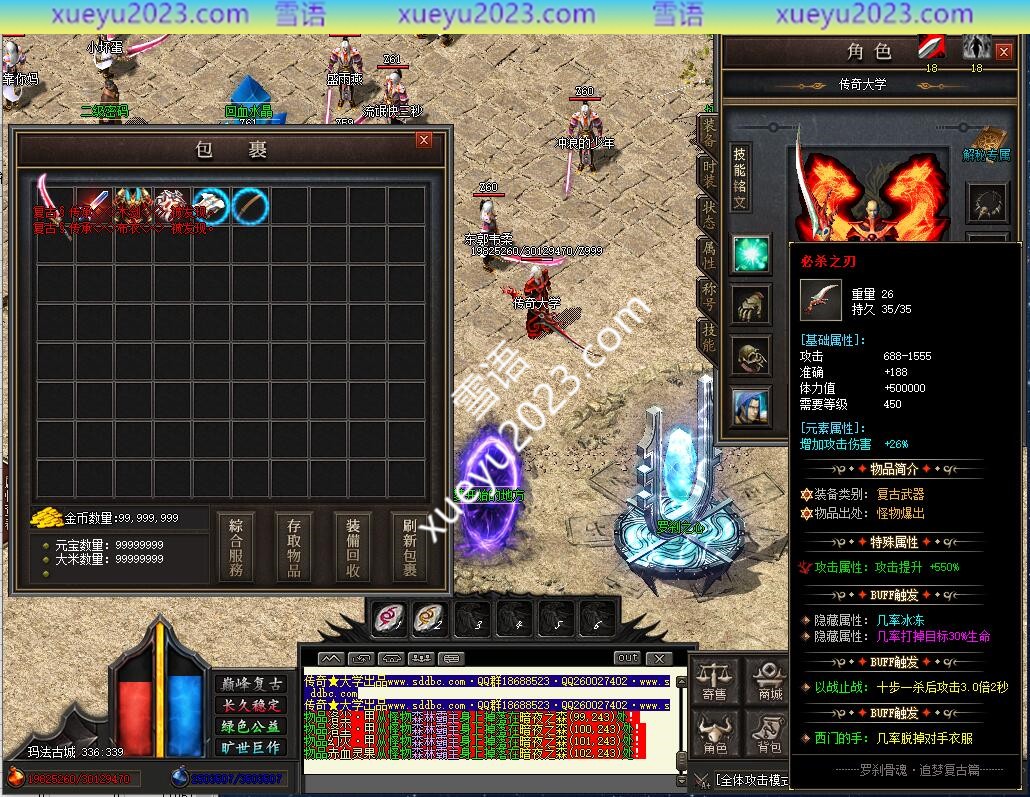Screen dimensions: 1030x797
Task: Open the 解秘专属 book icon
Action: coord(986,143)
